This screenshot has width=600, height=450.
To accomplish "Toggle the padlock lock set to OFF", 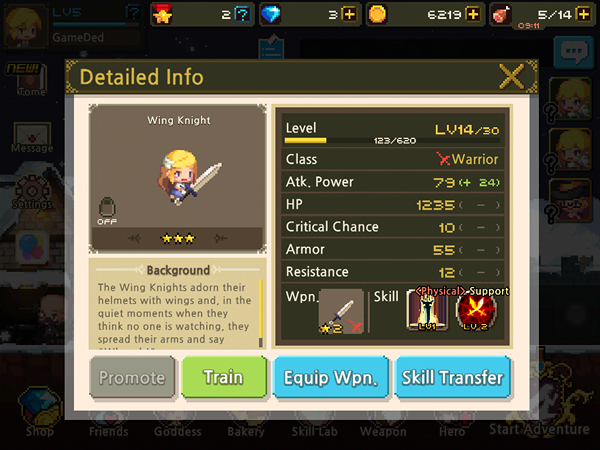I will coord(107,208).
